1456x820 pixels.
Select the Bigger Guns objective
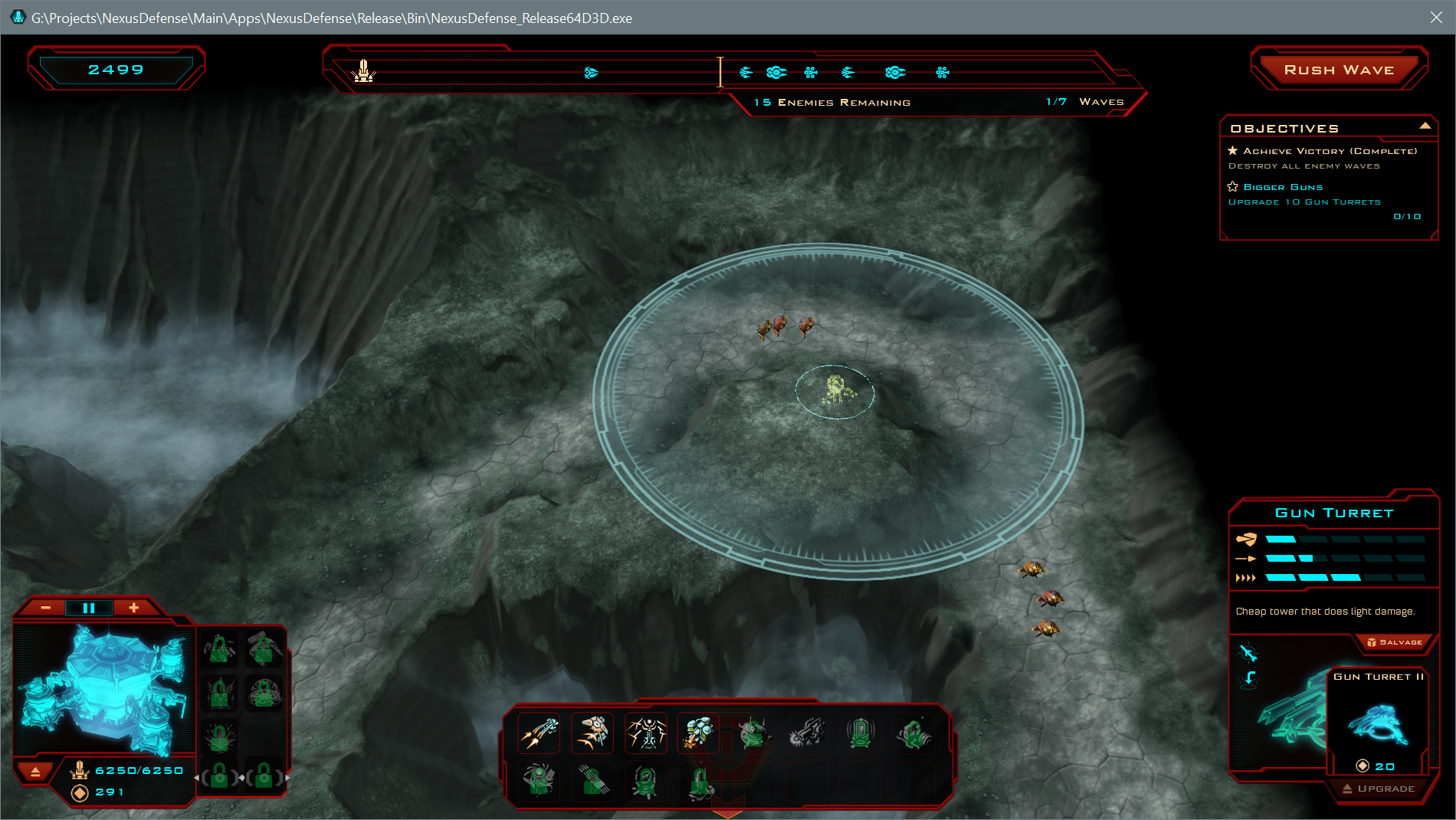click(x=1283, y=187)
